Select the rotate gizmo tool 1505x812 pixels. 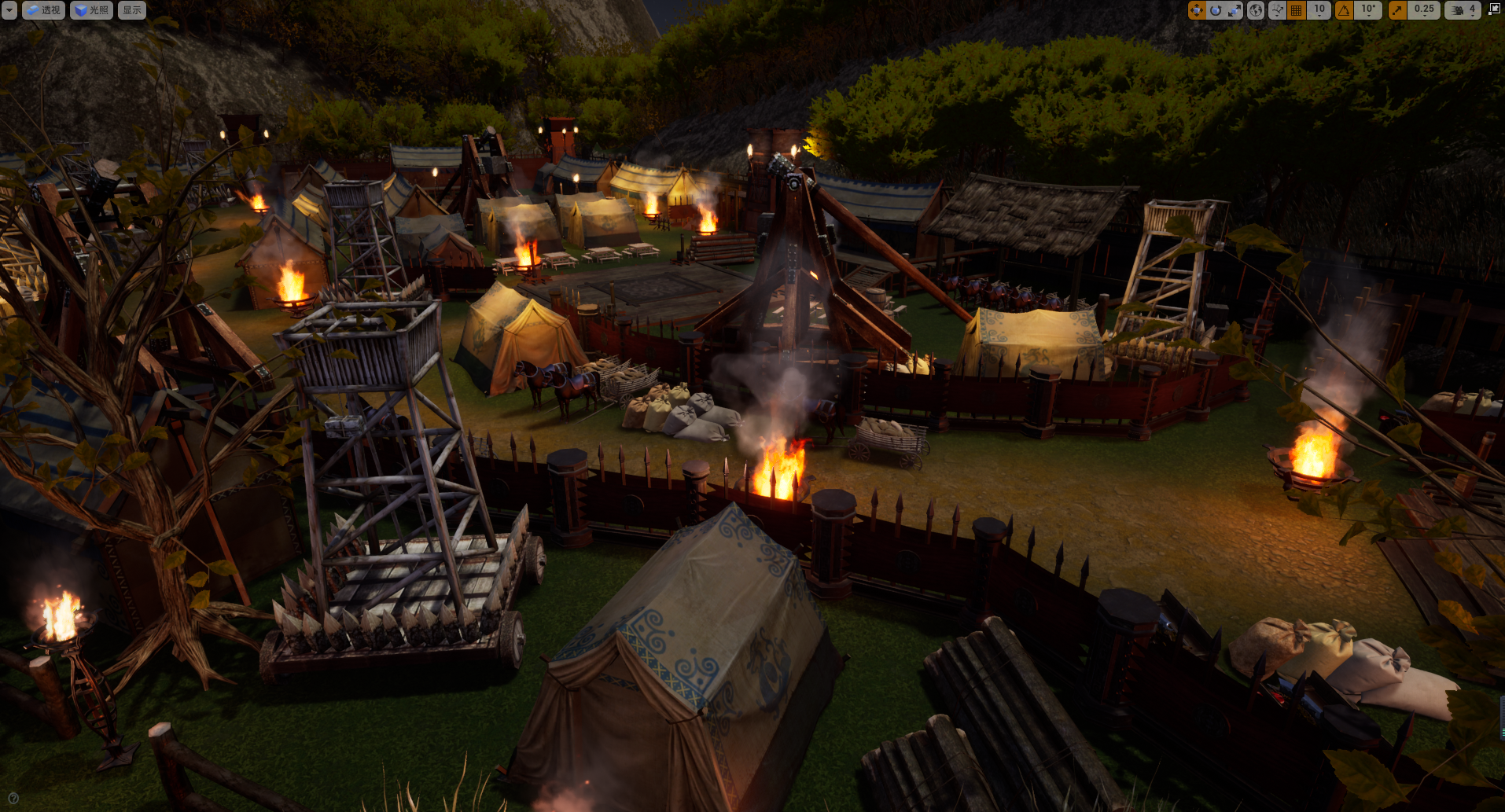point(1216,10)
